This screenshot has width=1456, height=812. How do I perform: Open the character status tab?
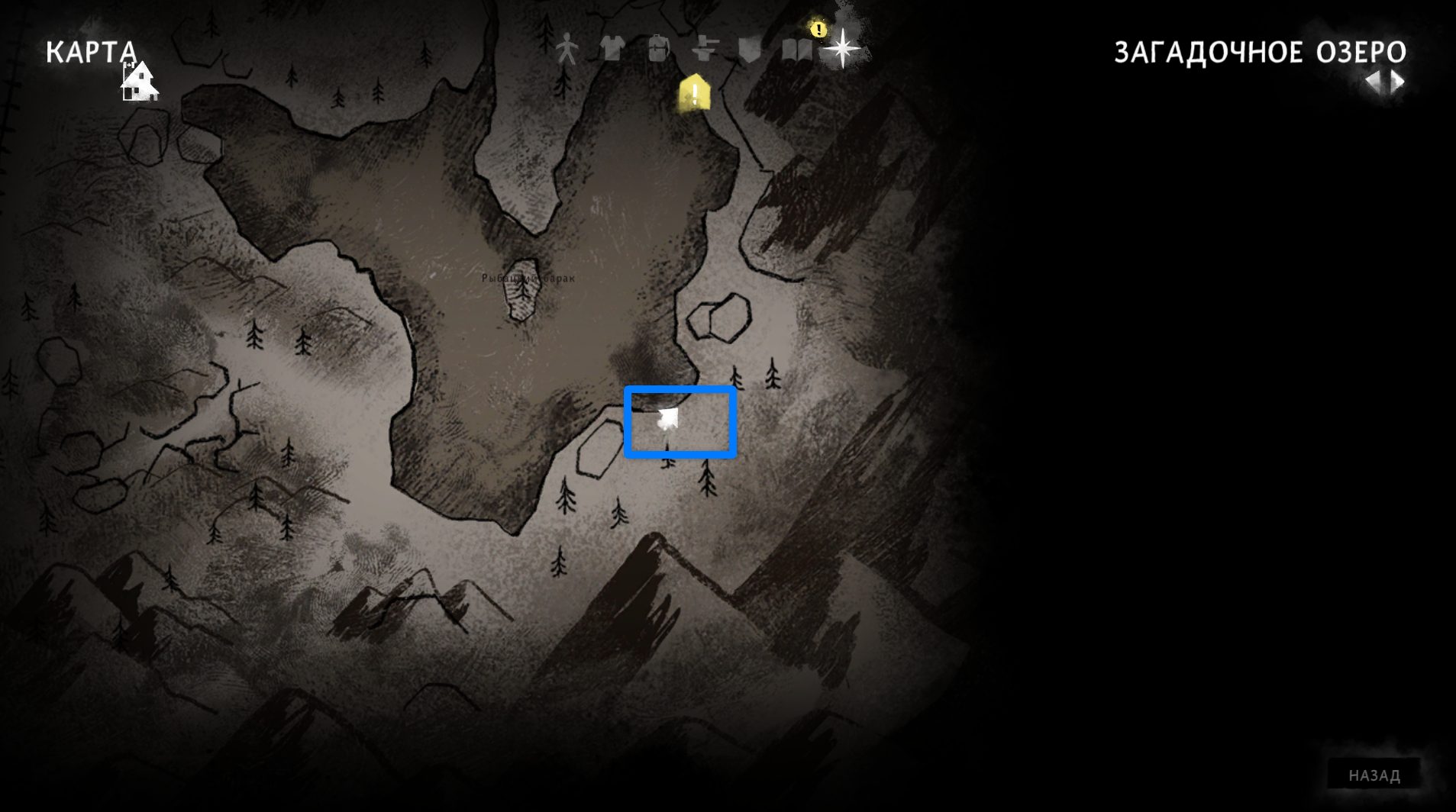pos(567,50)
